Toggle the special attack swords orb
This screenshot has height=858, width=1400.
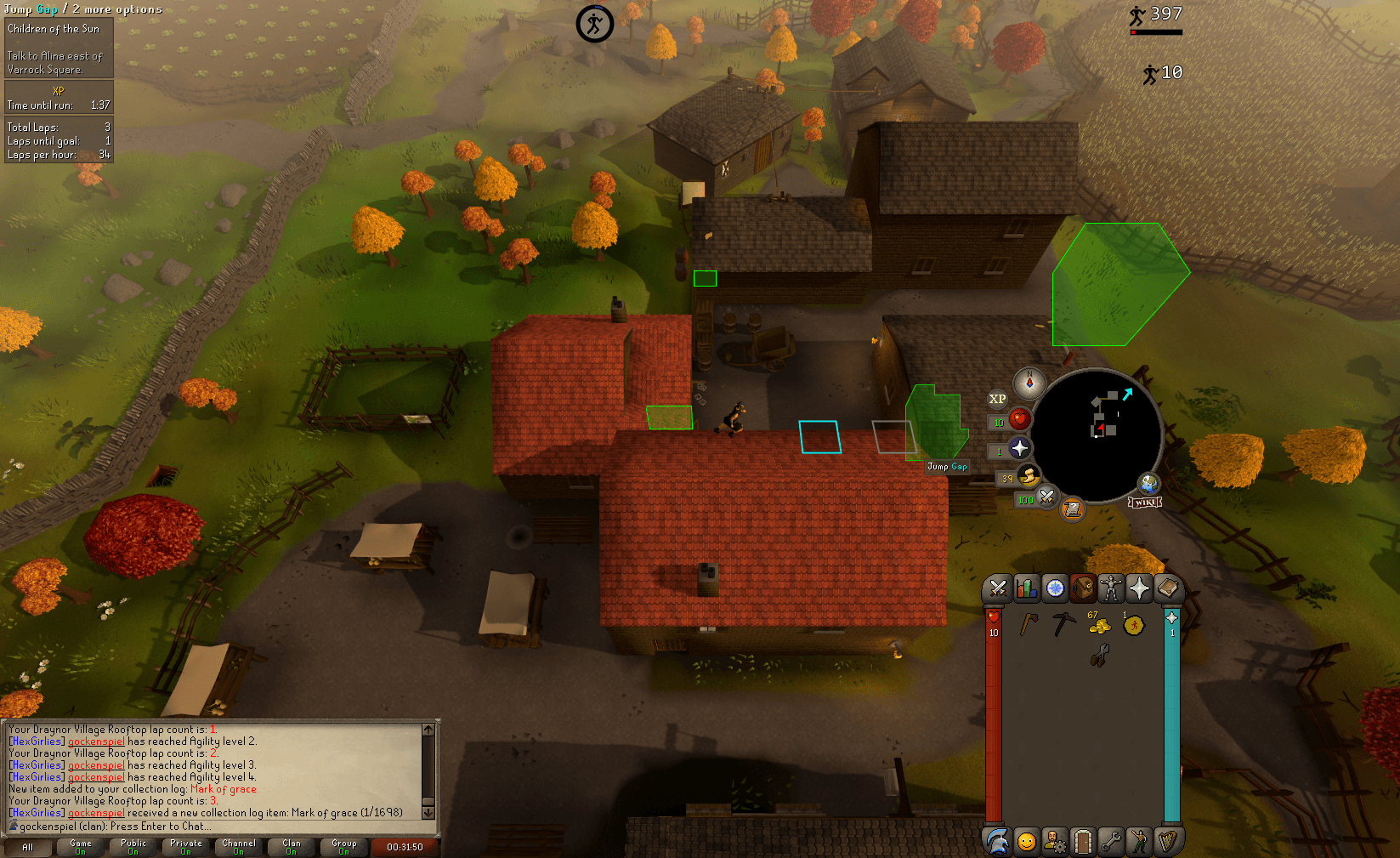point(1047,497)
